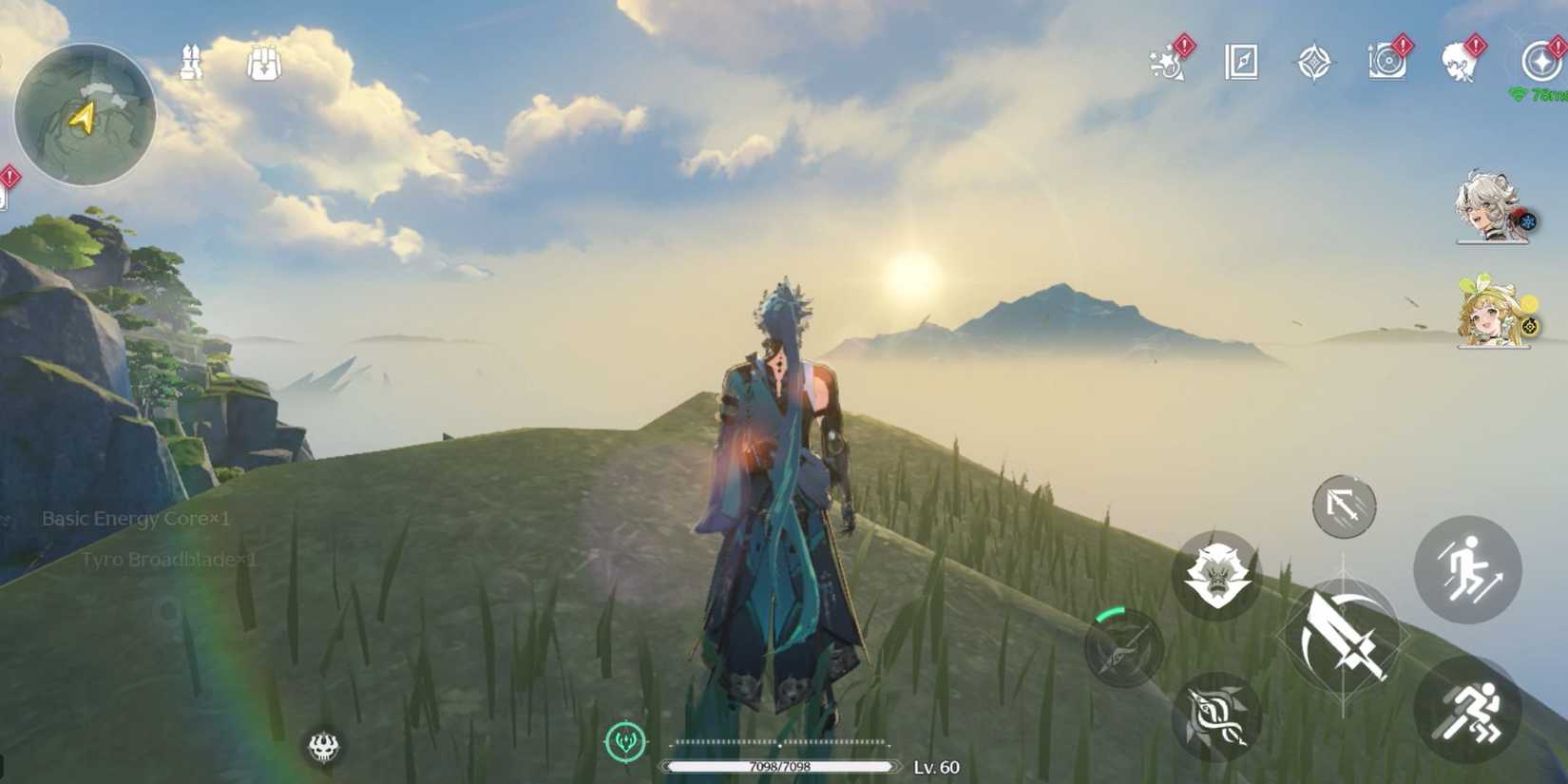Viewport: 1568px width, 784px height.
Task: Open the backpack inventory icon
Action: click(x=263, y=62)
